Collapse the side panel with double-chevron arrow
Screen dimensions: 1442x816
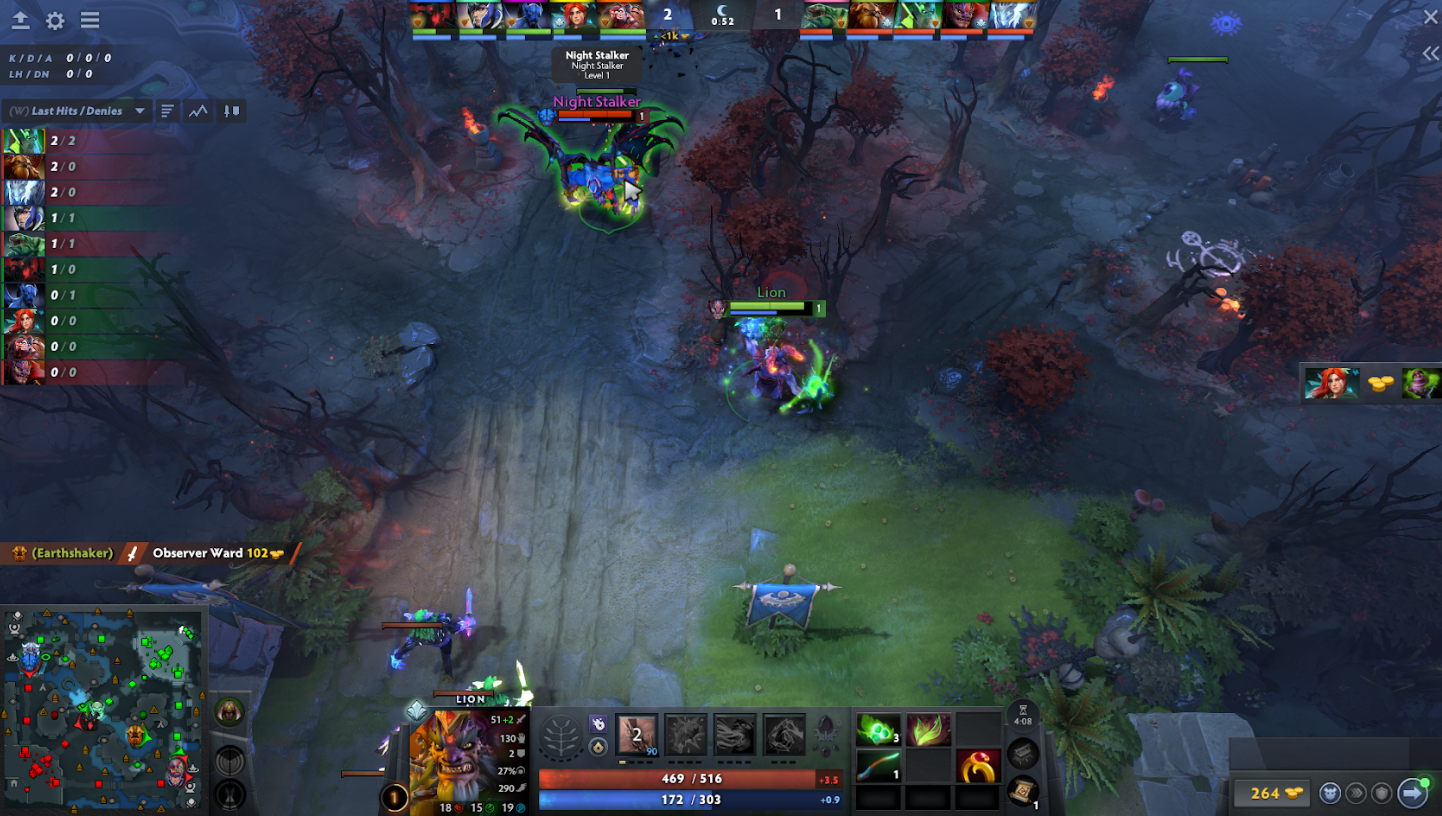(x=1430, y=54)
